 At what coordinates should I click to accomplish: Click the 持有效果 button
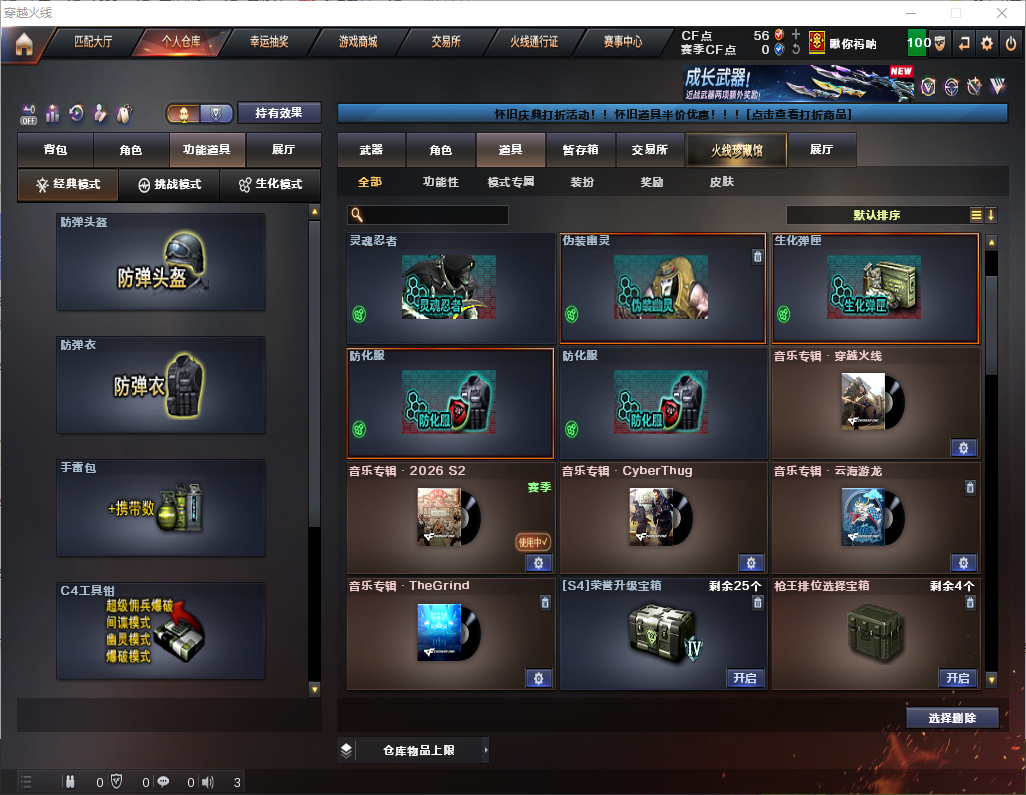point(278,113)
